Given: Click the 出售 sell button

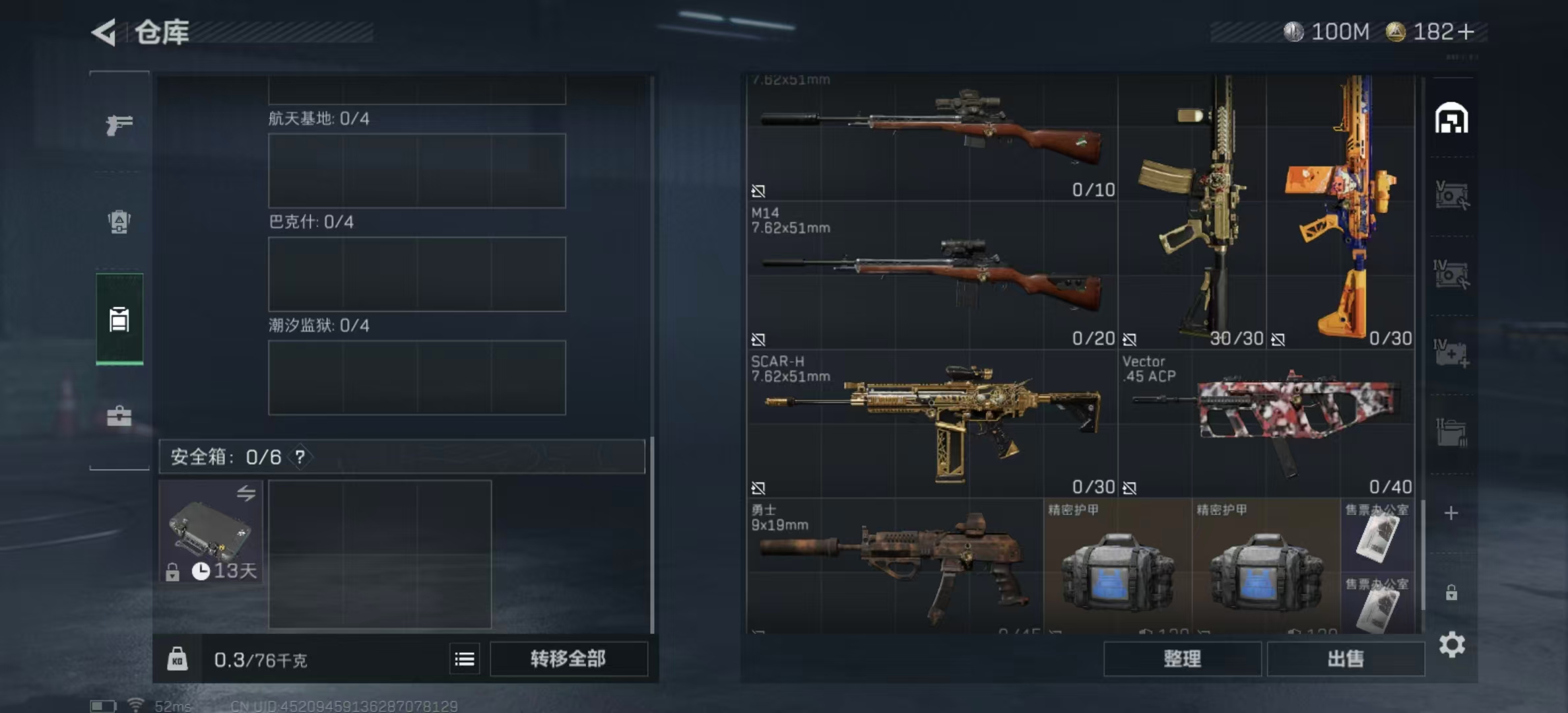Looking at the screenshot, I should [x=1346, y=658].
